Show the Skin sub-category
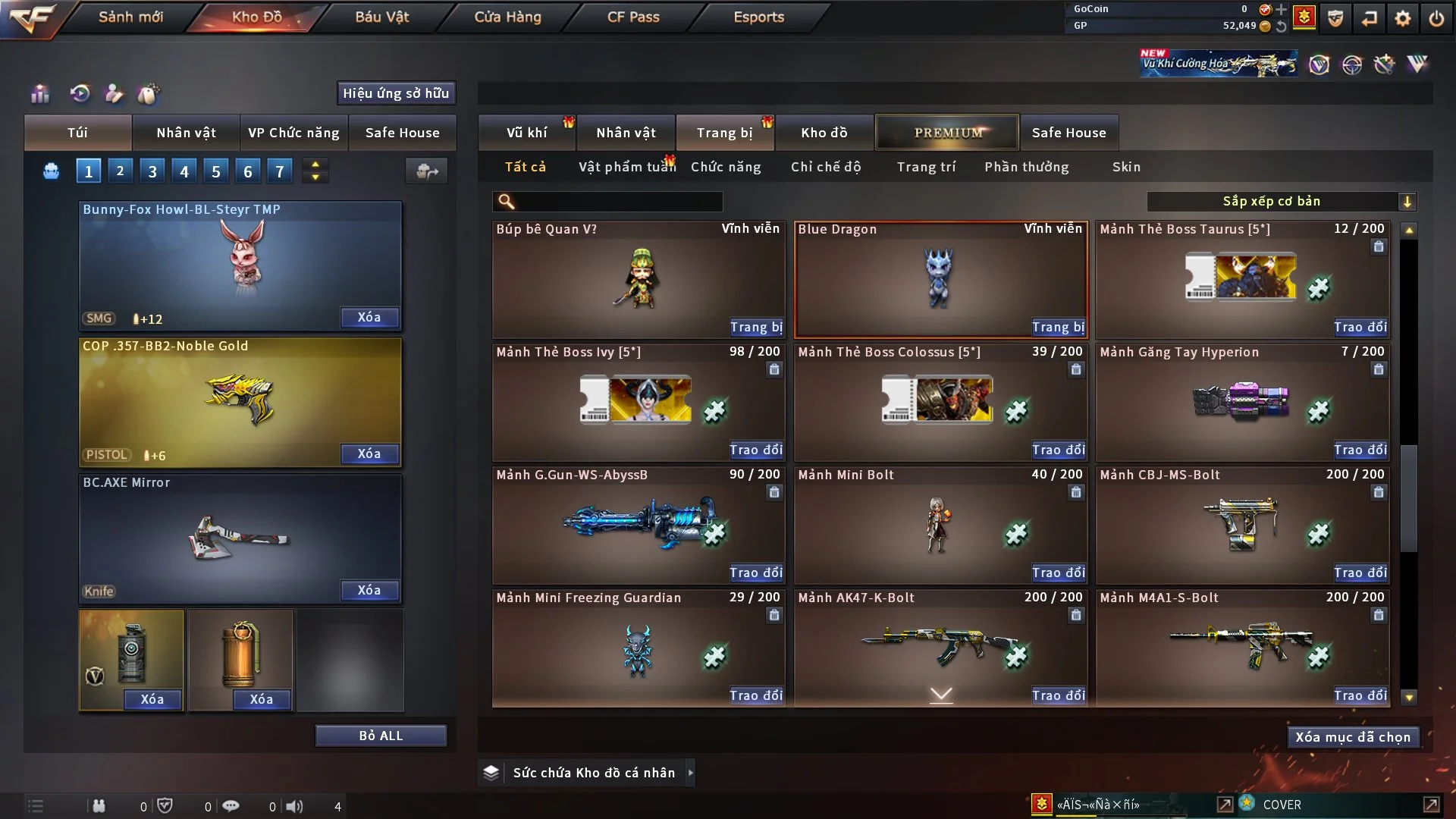 click(x=1126, y=167)
